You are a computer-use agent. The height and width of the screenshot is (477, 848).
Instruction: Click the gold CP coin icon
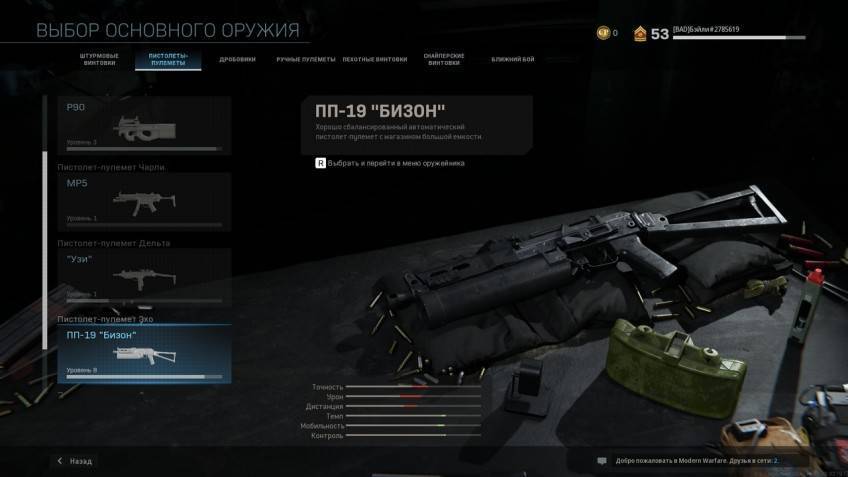[603, 33]
